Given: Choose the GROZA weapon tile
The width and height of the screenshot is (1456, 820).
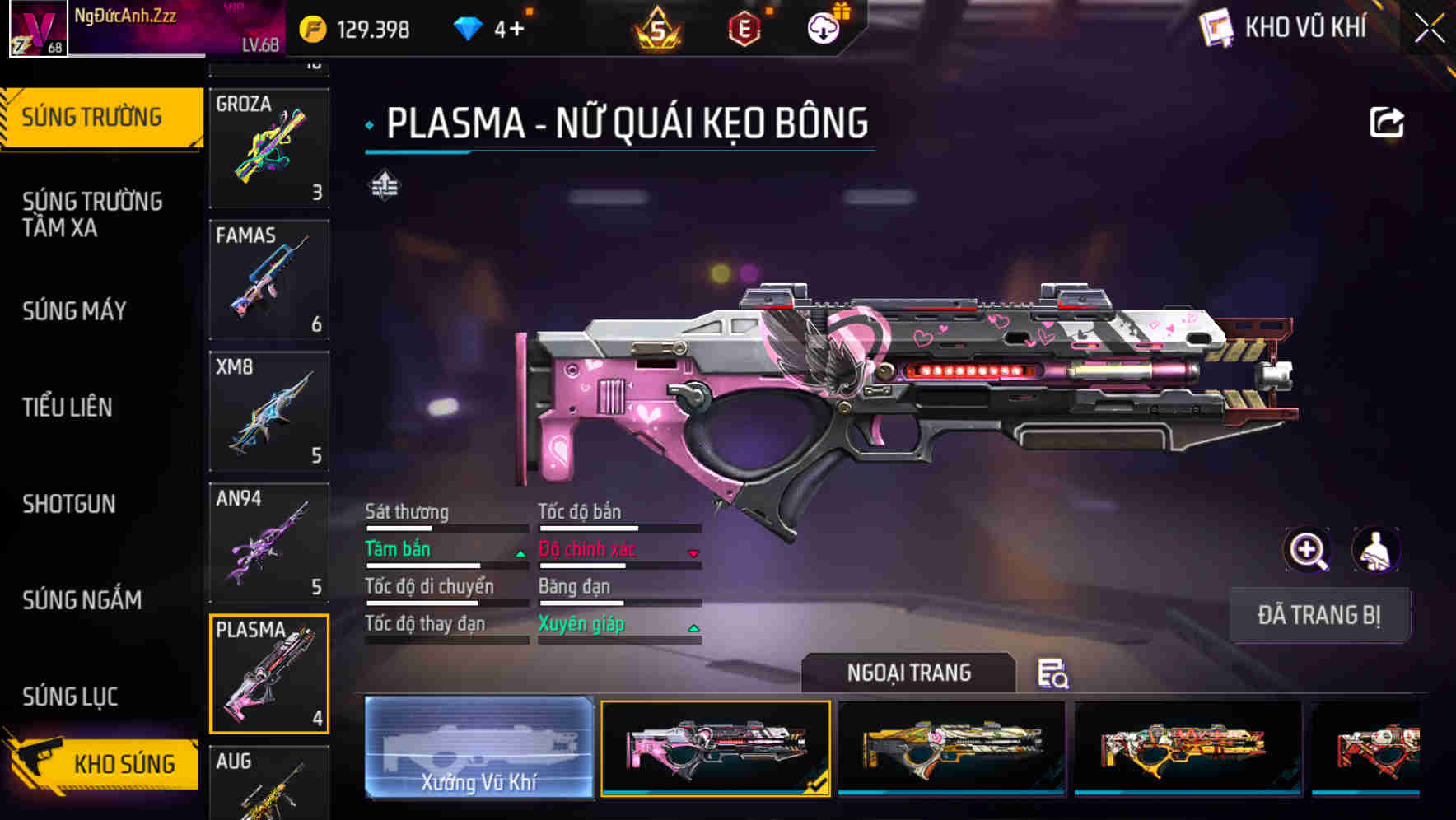Looking at the screenshot, I should pos(269,148).
